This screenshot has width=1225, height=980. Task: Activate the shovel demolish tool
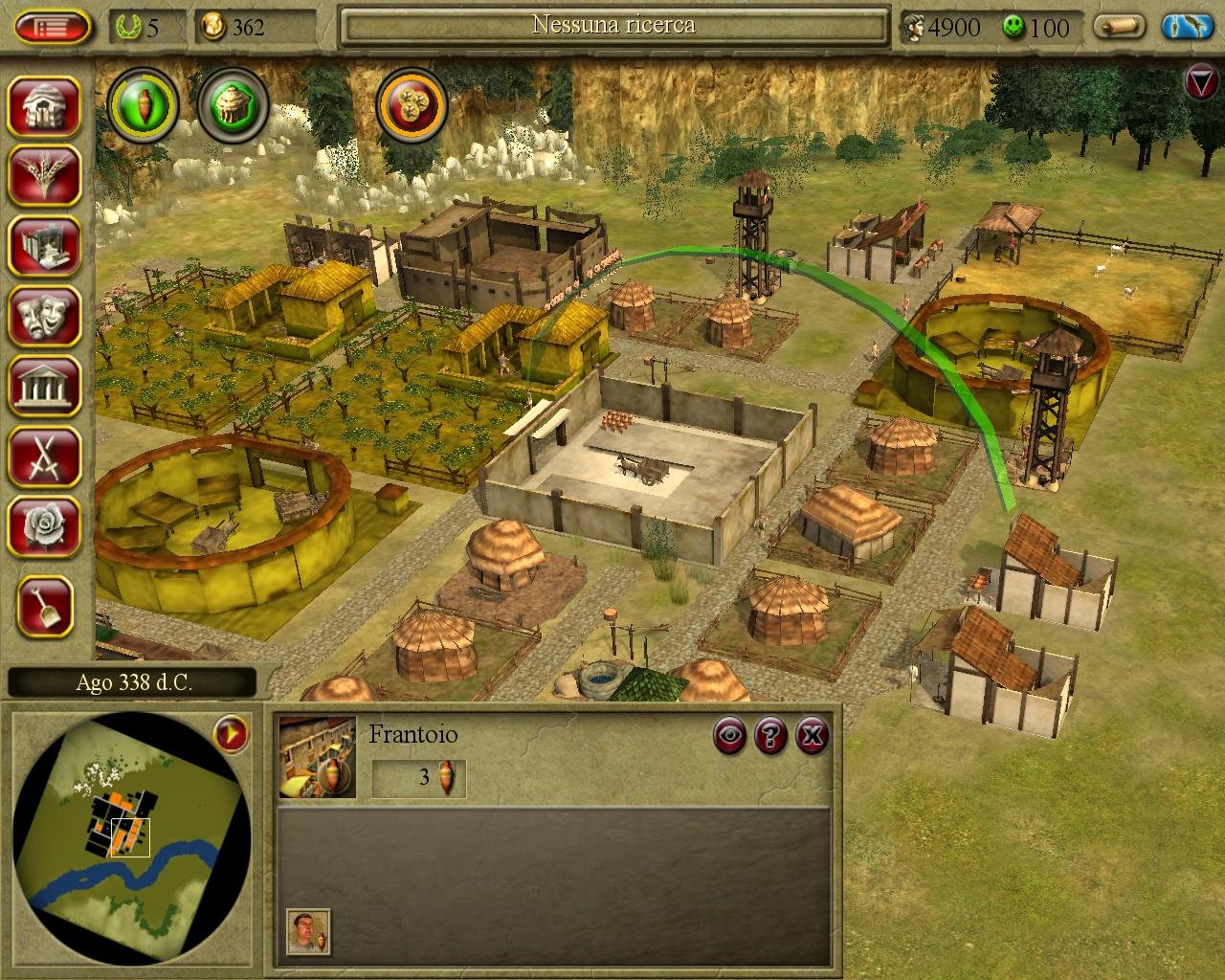pos(45,606)
